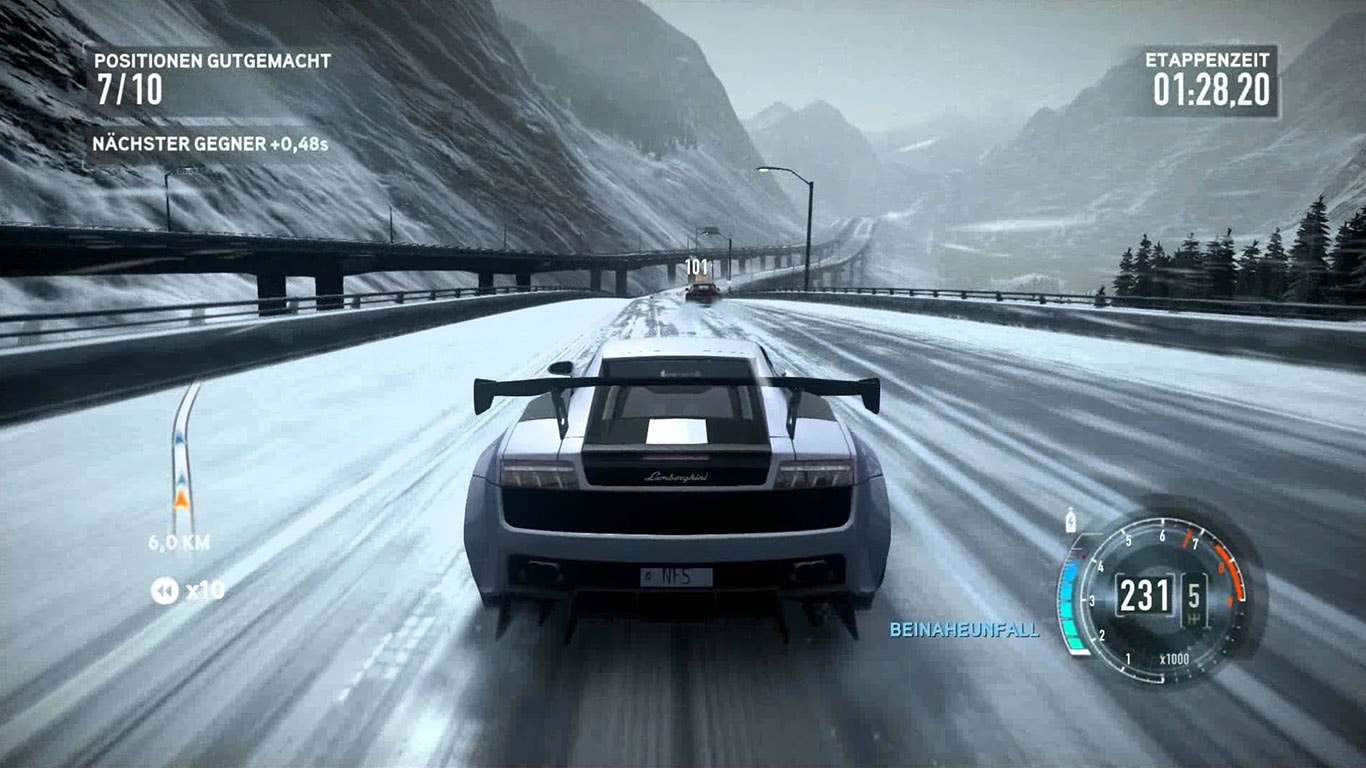The image size is (1366, 768).
Task: Select the opponent marker labeled 101
Action: (697, 267)
